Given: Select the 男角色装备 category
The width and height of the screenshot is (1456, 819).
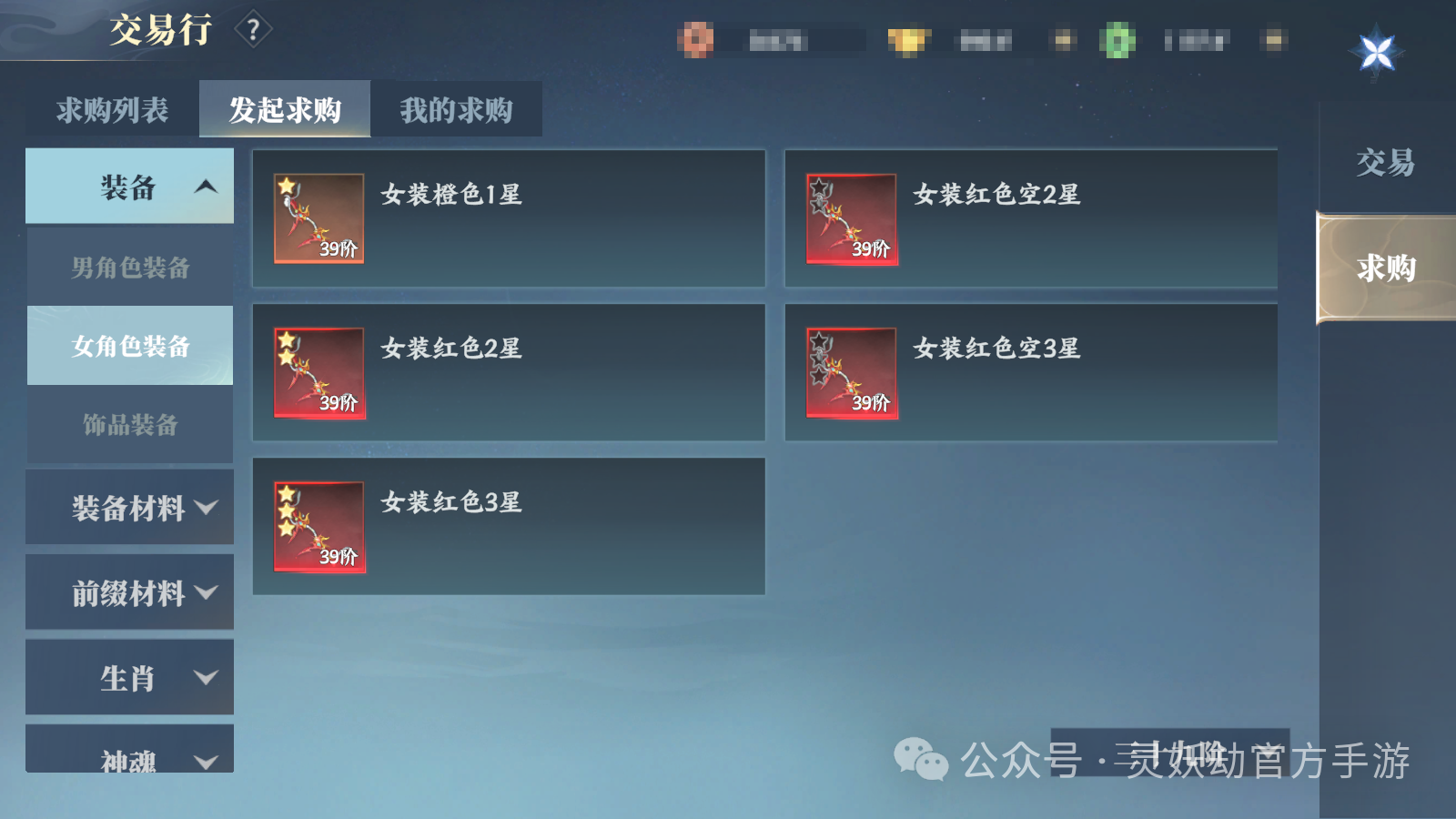Looking at the screenshot, I should 129,268.
